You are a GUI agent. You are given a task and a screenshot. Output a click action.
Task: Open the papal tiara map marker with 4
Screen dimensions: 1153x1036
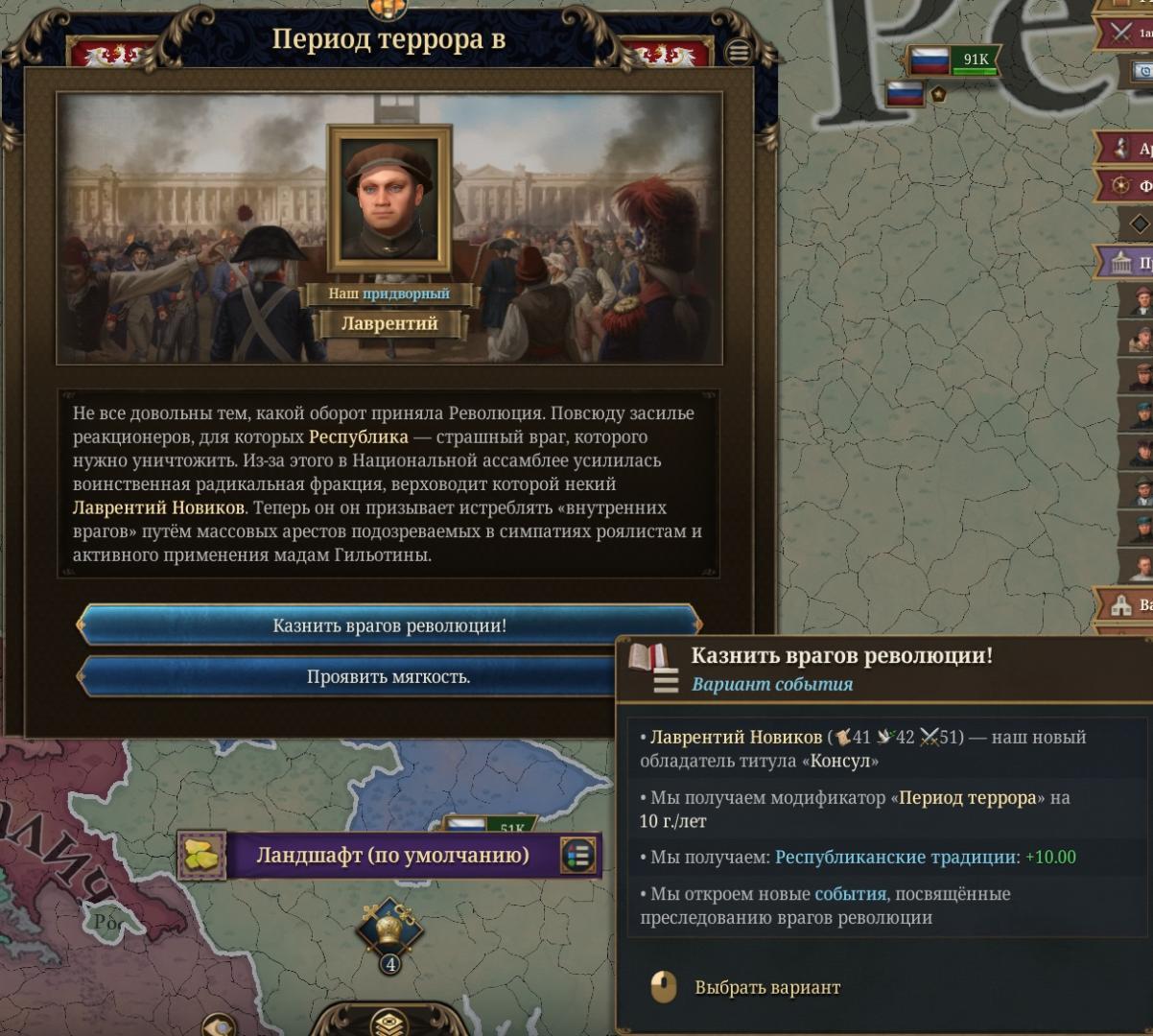pos(389,930)
